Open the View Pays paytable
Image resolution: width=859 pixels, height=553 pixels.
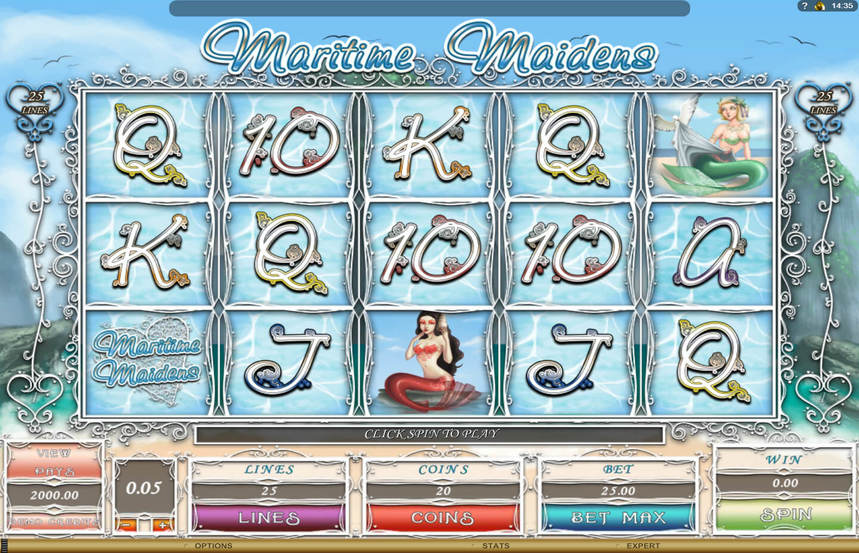pos(55,461)
